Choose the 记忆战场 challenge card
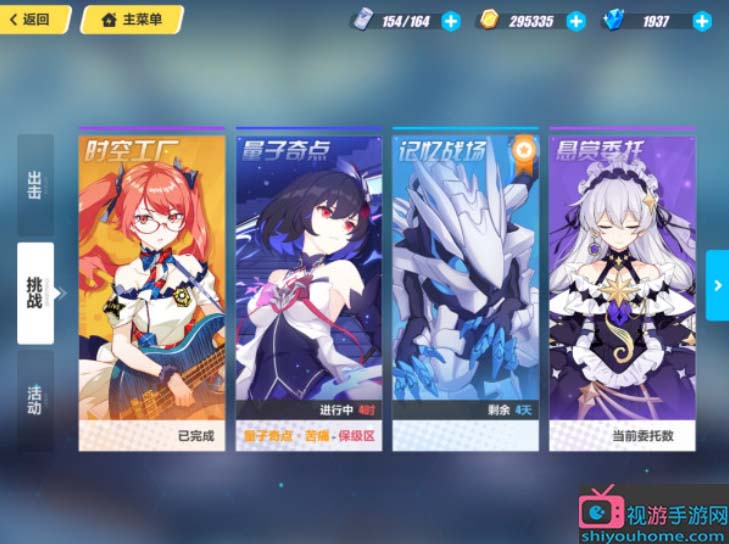The height and width of the screenshot is (544, 729). [465, 290]
